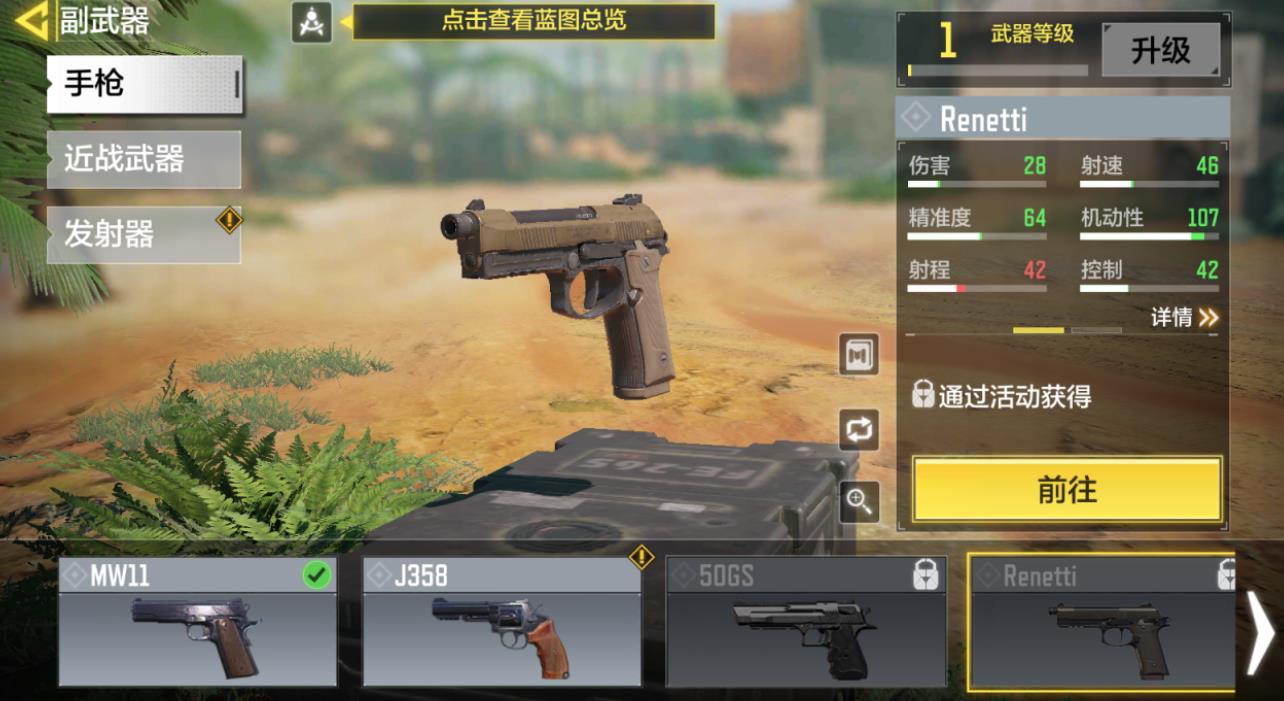Activate the magnifying glass zoom icon
This screenshot has width=1284, height=701.
[x=859, y=502]
